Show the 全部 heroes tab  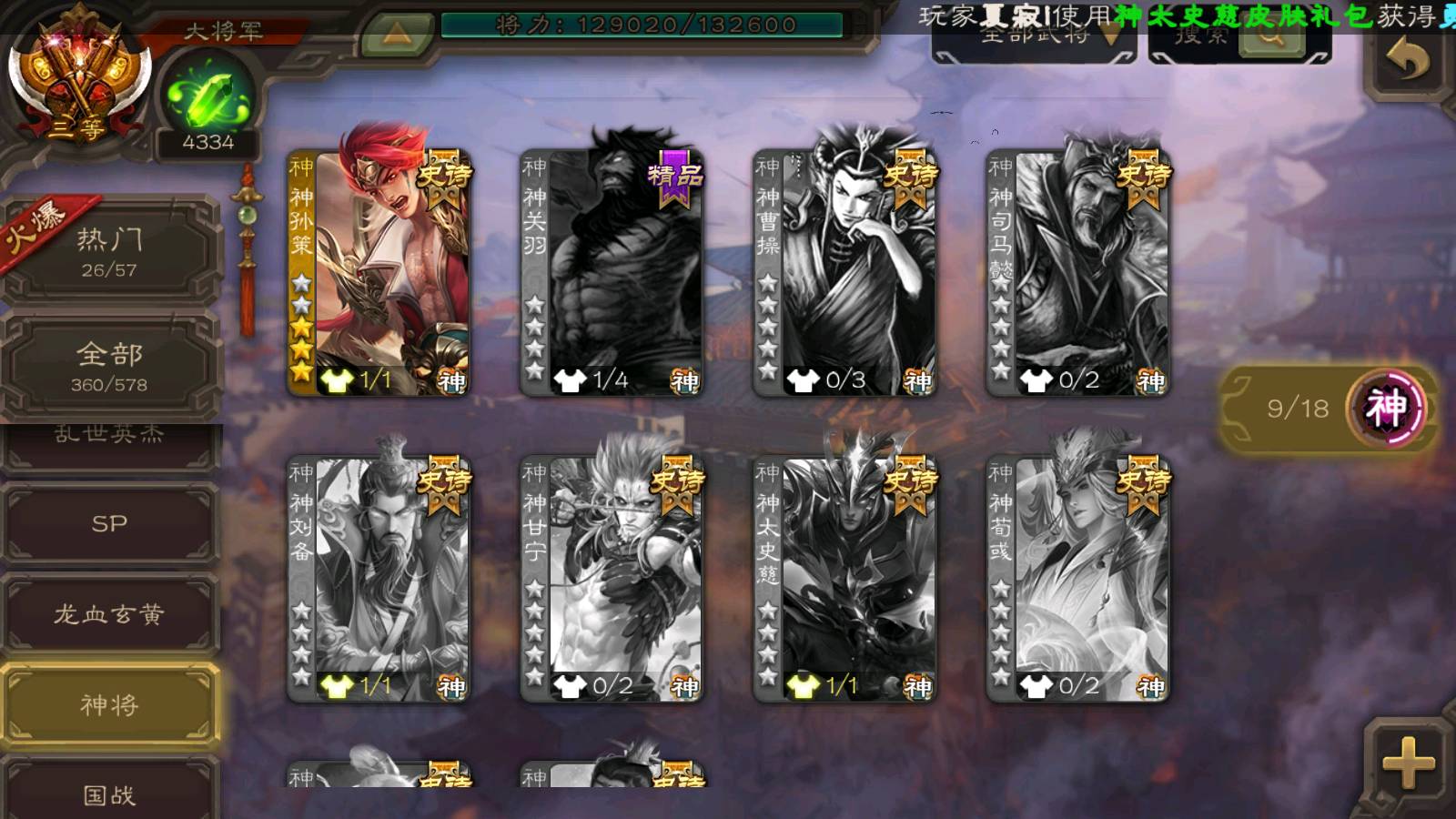[109, 366]
